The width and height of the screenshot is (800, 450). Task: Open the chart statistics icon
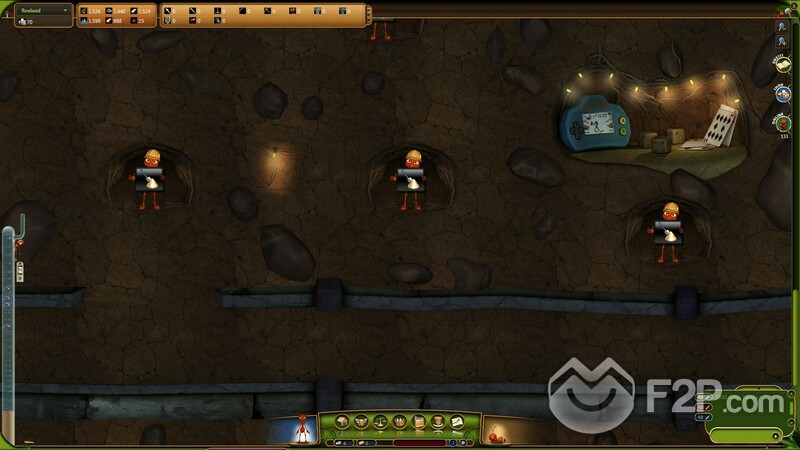coord(455,421)
